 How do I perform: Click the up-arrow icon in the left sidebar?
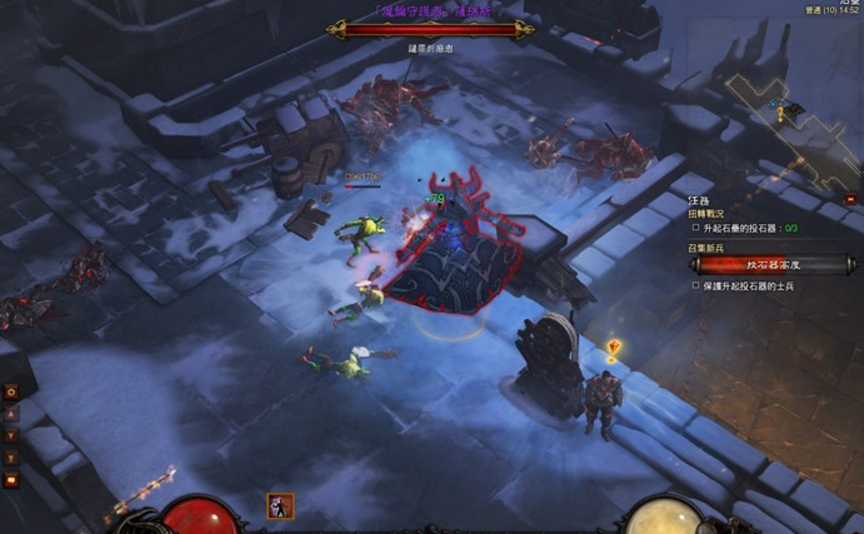(12, 414)
